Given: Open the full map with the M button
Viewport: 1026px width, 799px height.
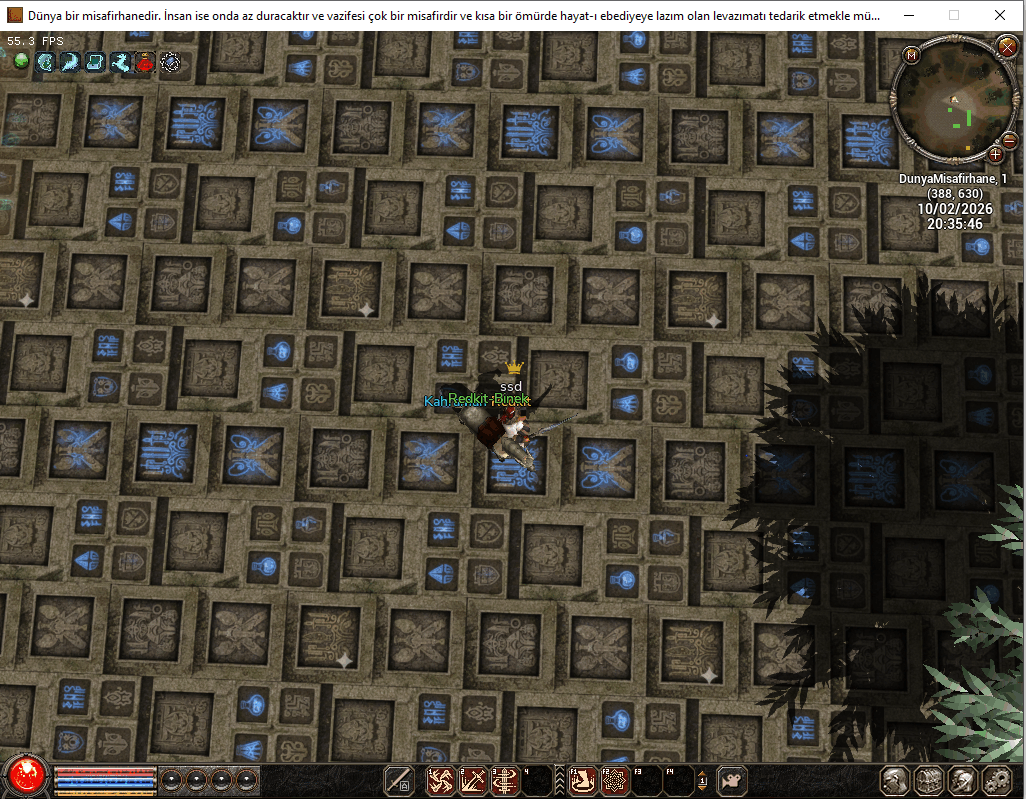Looking at the screenshot, I should (x=911, y=56).
